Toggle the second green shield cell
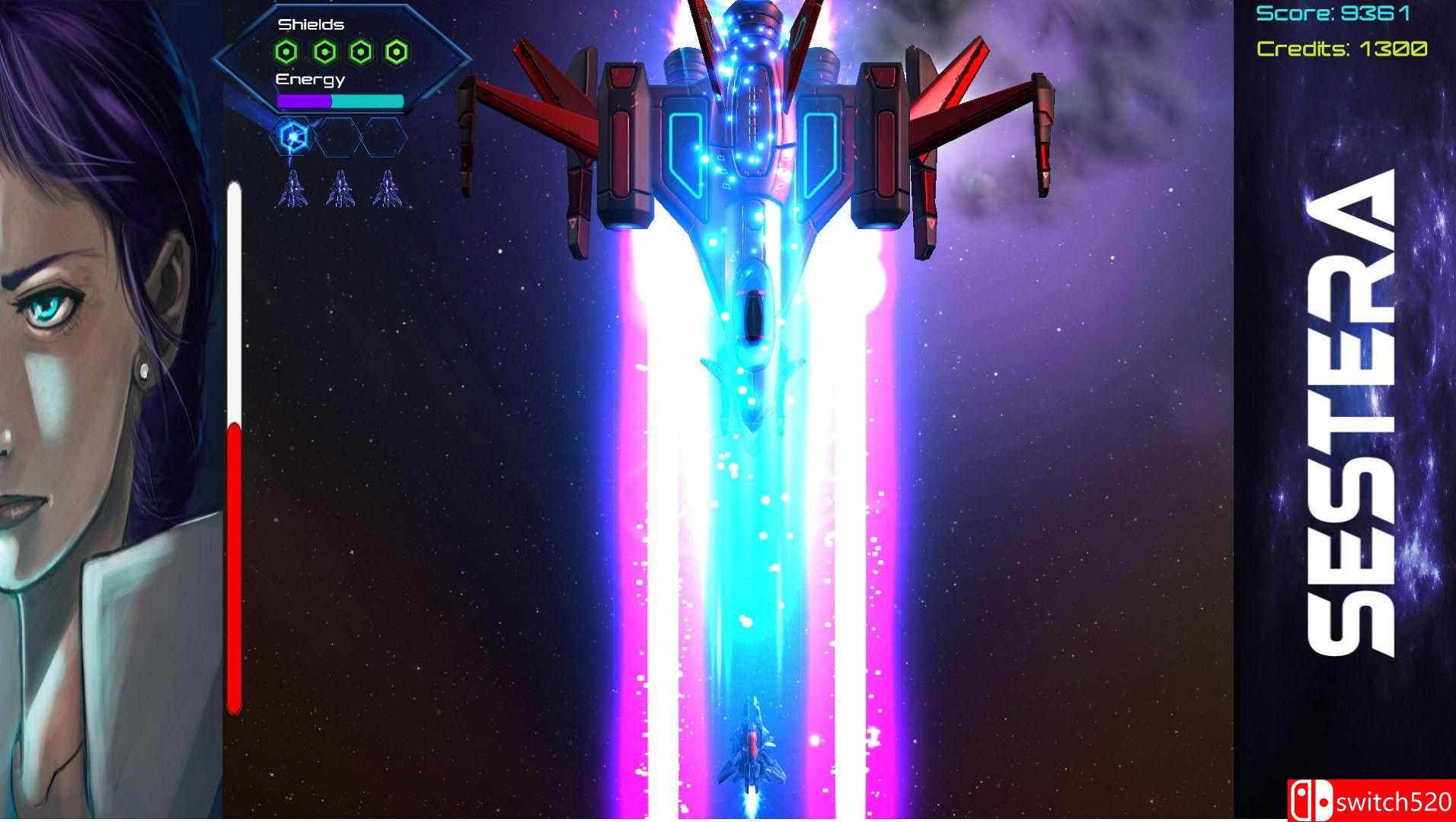1456x822 pixels. [x=326, y=52]
